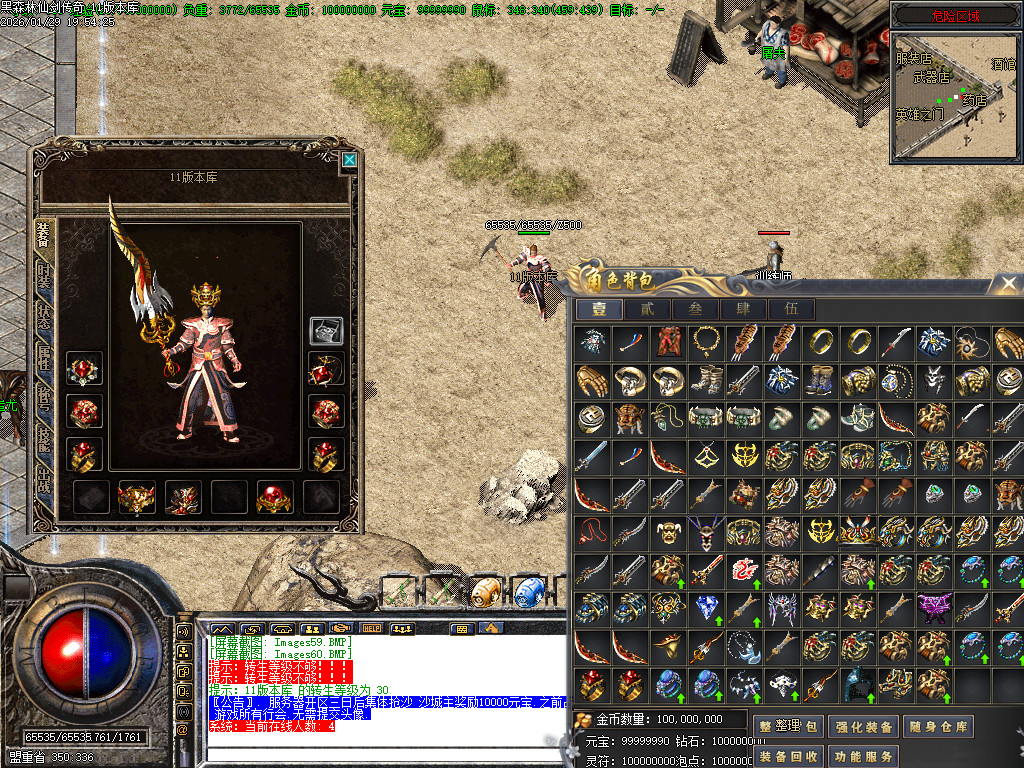Image resolution: width=1024 pixels, height=768 pixels.
Task: Open the 随身仓库 portable warehouse
Action: [x=938, y=727]
